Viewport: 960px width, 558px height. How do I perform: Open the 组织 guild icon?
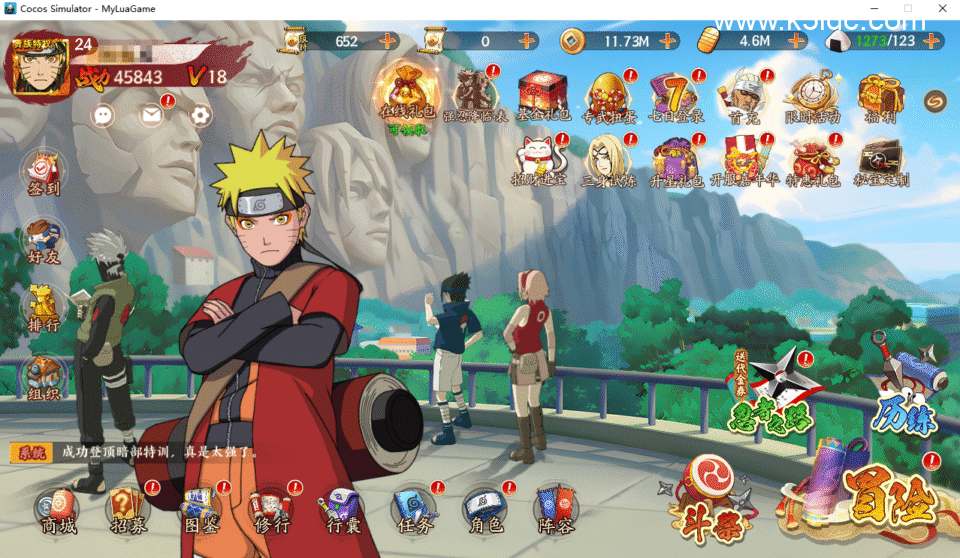click(x=43, y=378)
